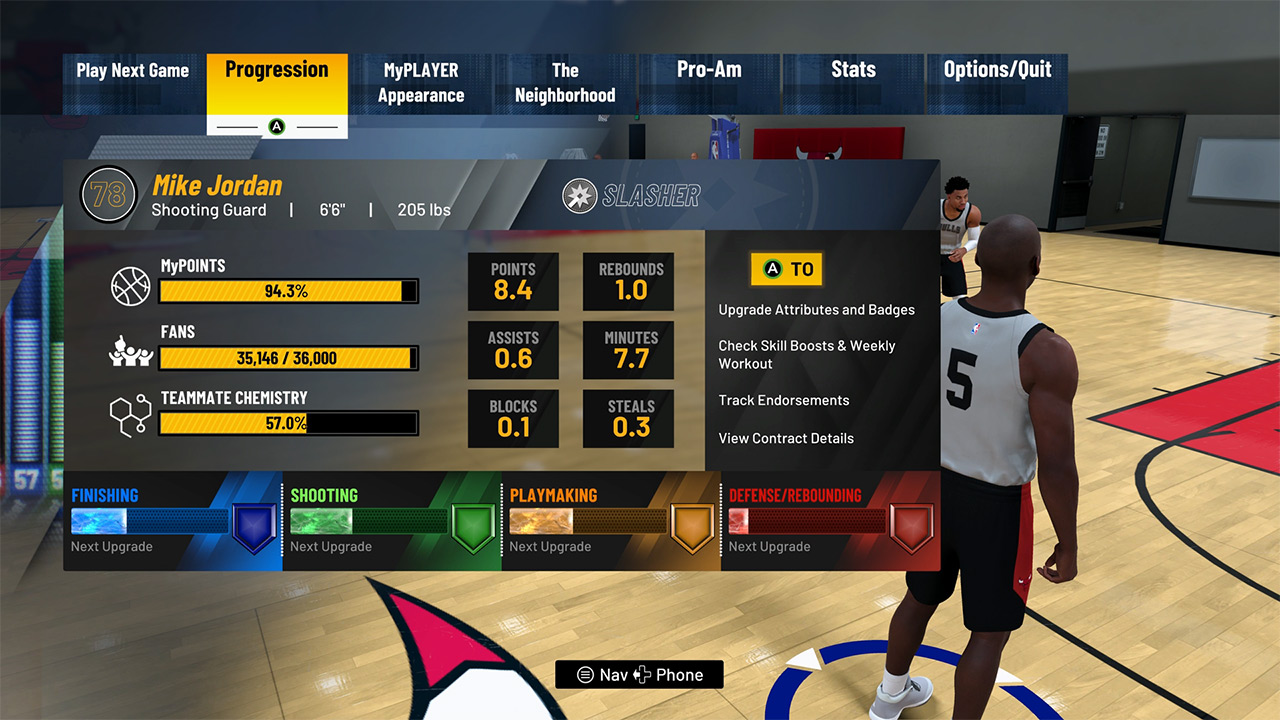Open the Playmaking badge category
The image size is (1280, 720).
coord(610,521)
